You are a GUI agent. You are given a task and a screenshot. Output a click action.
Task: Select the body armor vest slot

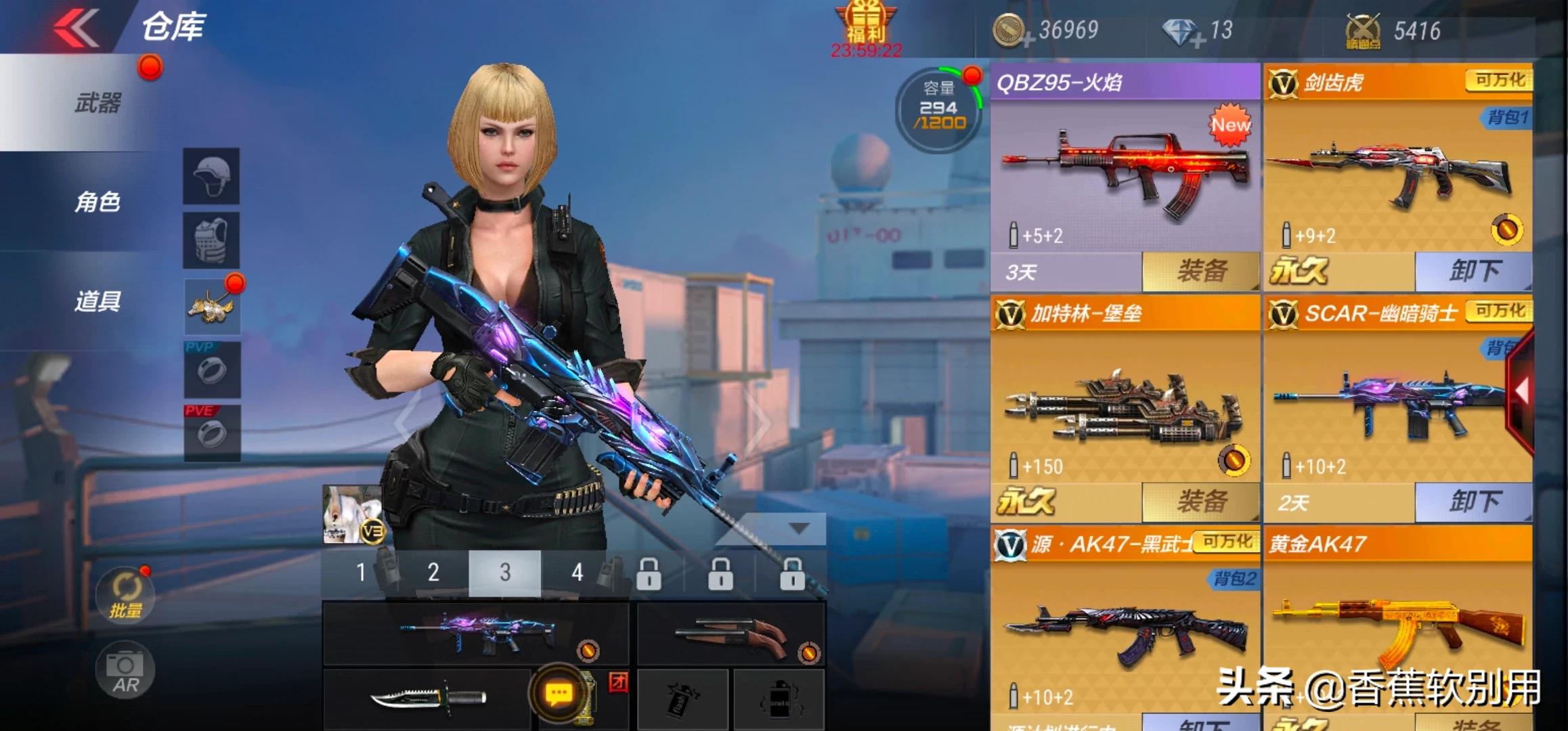[211, 240]
